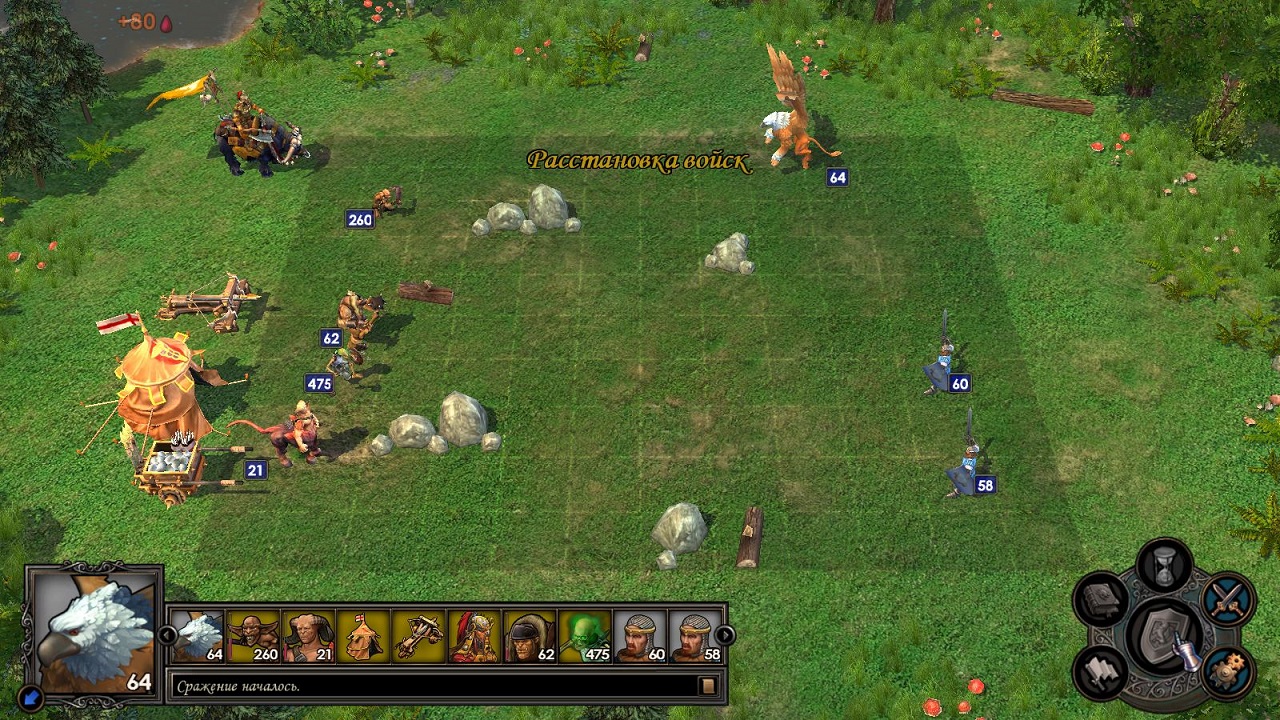Choose the ballista portrait in the turn bar

coord(418,636)
